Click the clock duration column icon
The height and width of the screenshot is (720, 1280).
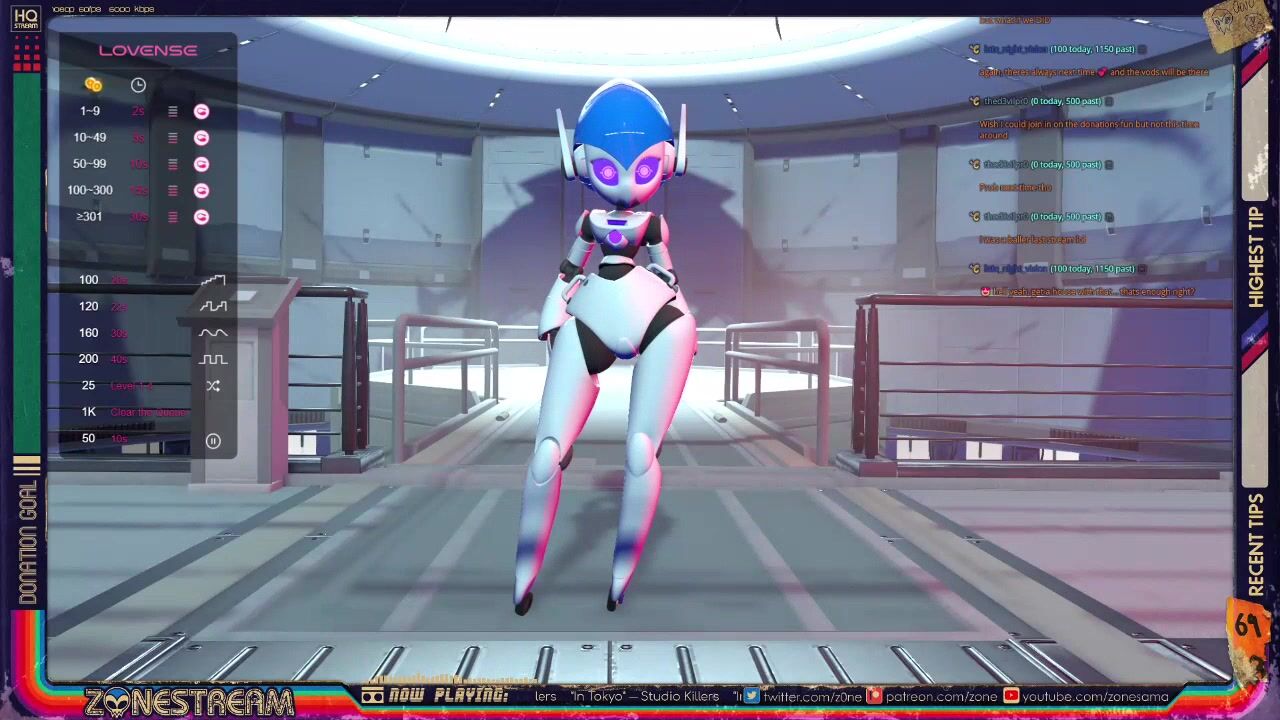(138, 85)
